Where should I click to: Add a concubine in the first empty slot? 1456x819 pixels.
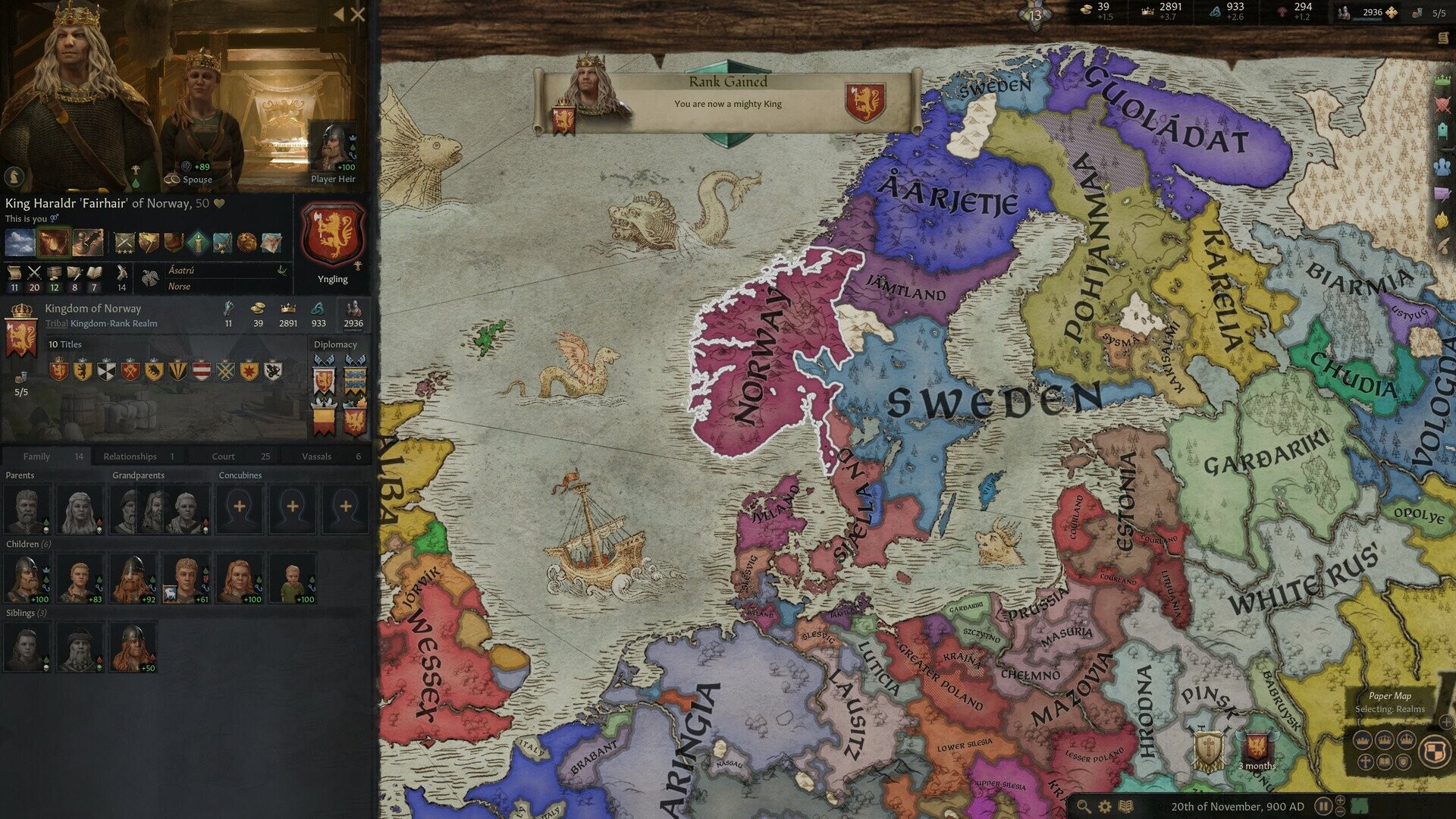pos(240,507)
